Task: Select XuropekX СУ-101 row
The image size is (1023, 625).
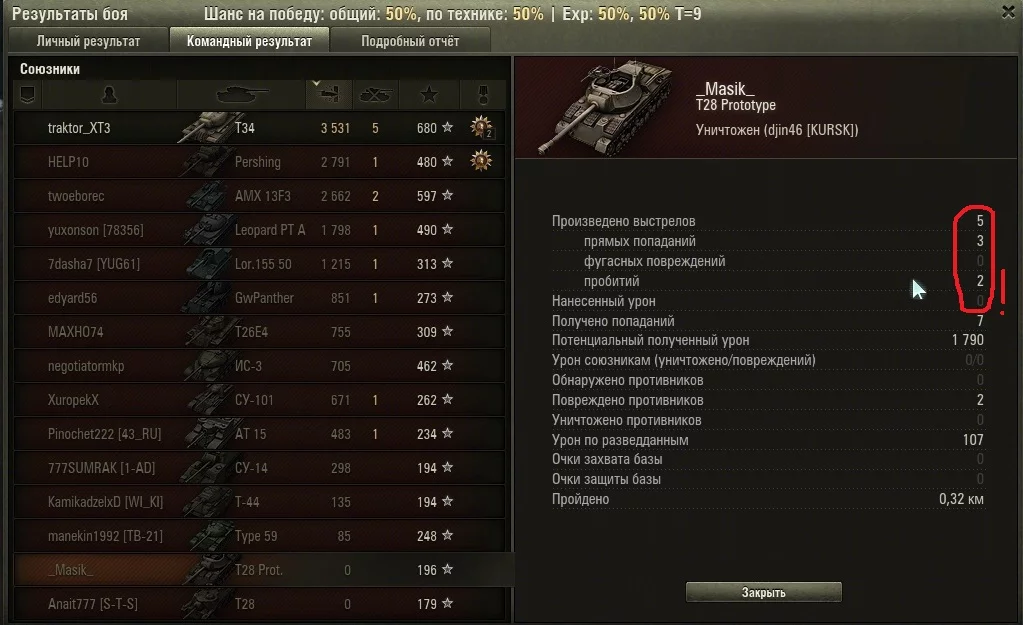Action: 260,400
